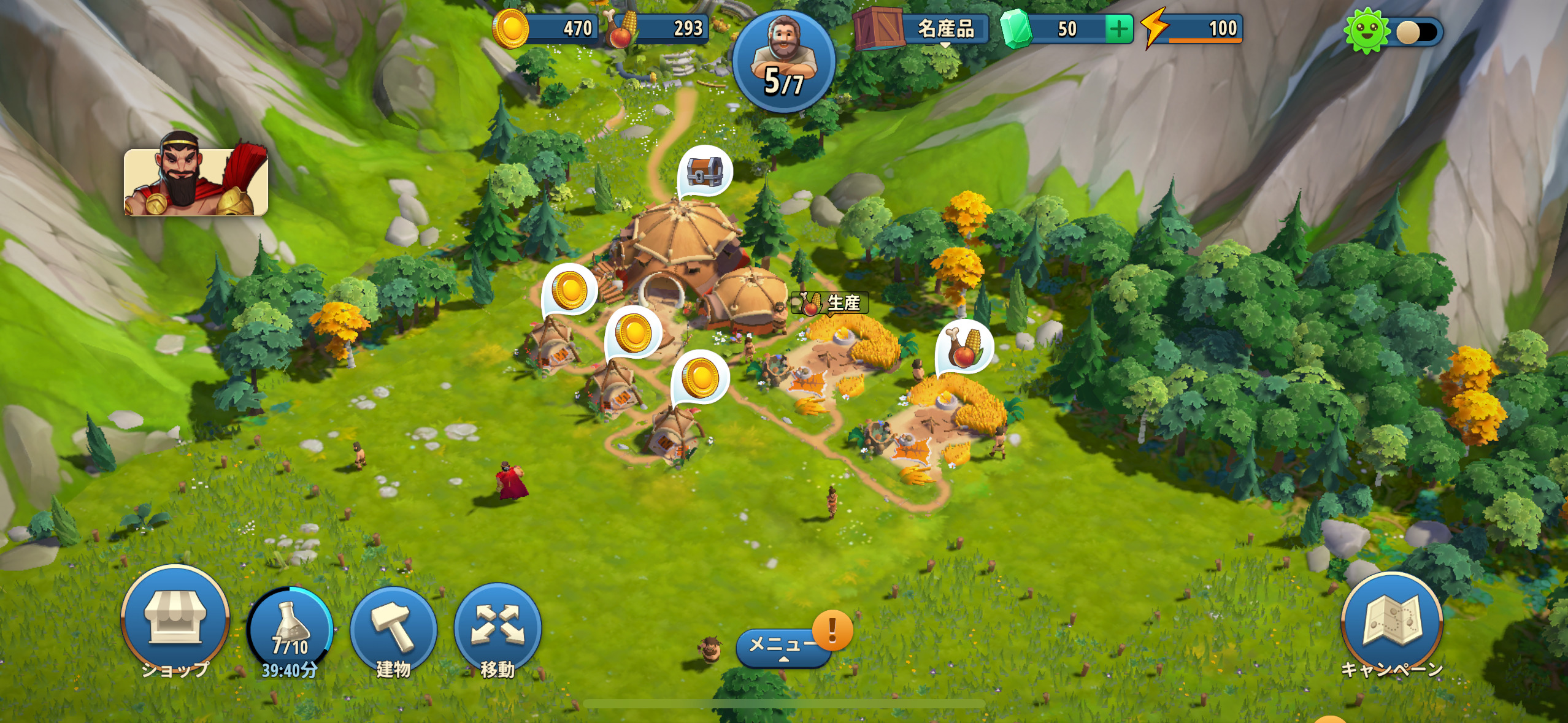Collect the treasure chest bubble
Viewport: 1568px width, 723px height.
point(705,172)
